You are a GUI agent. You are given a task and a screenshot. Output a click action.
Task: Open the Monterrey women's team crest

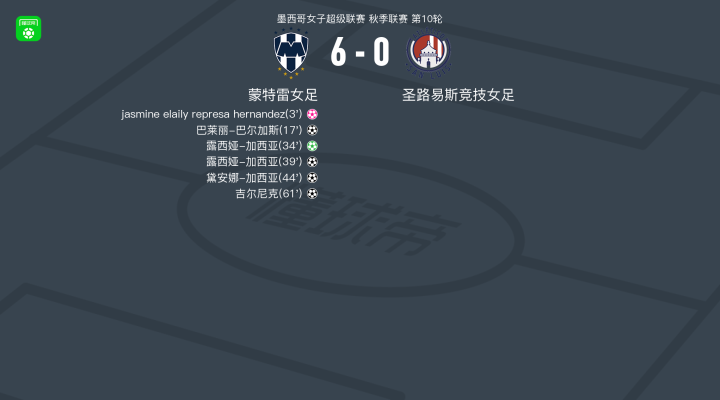pyautogui.click(x=292, y=54)
